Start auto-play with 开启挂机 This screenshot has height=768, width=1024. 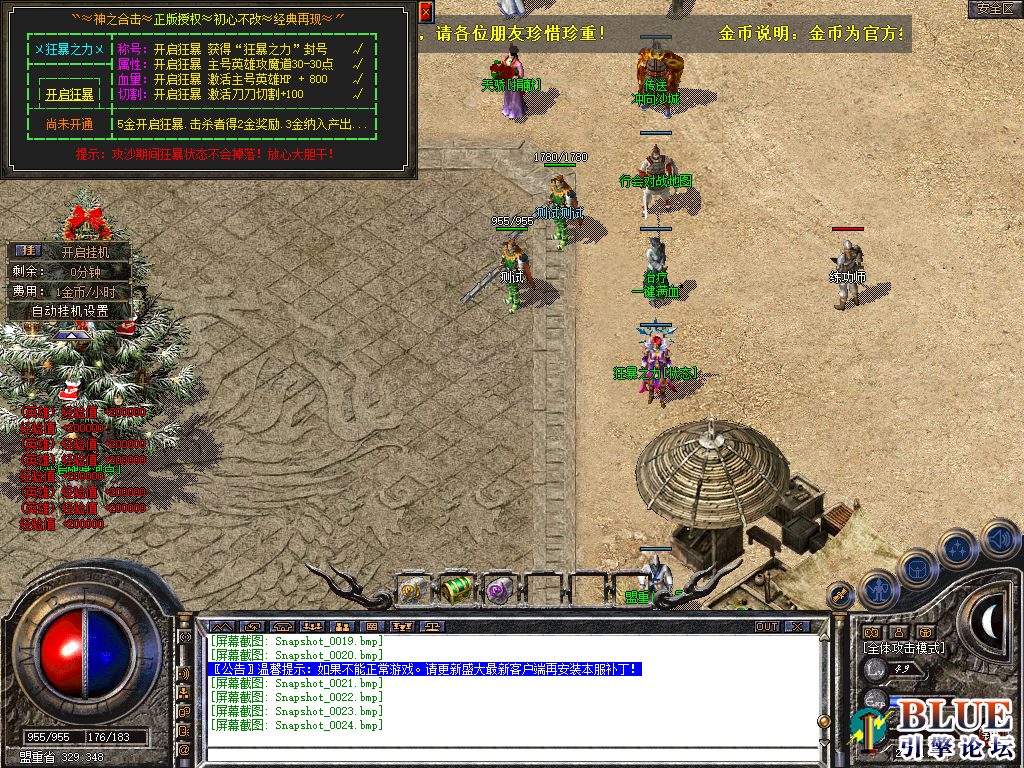[x=94, y=252]
